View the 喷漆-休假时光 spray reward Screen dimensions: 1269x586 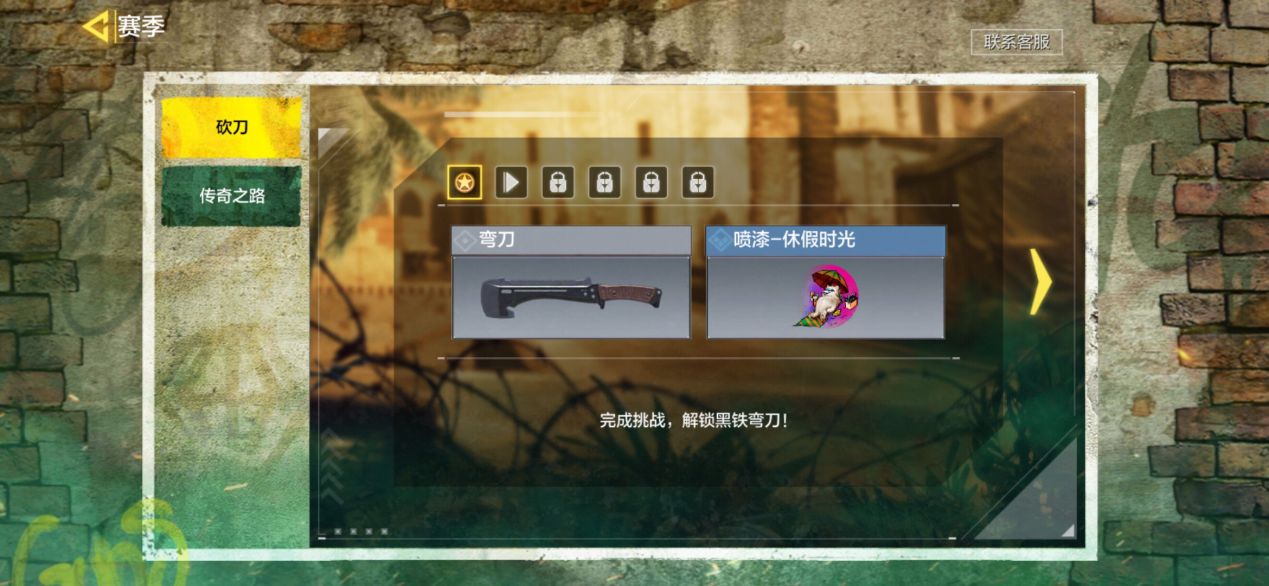[x=826, y=283]
